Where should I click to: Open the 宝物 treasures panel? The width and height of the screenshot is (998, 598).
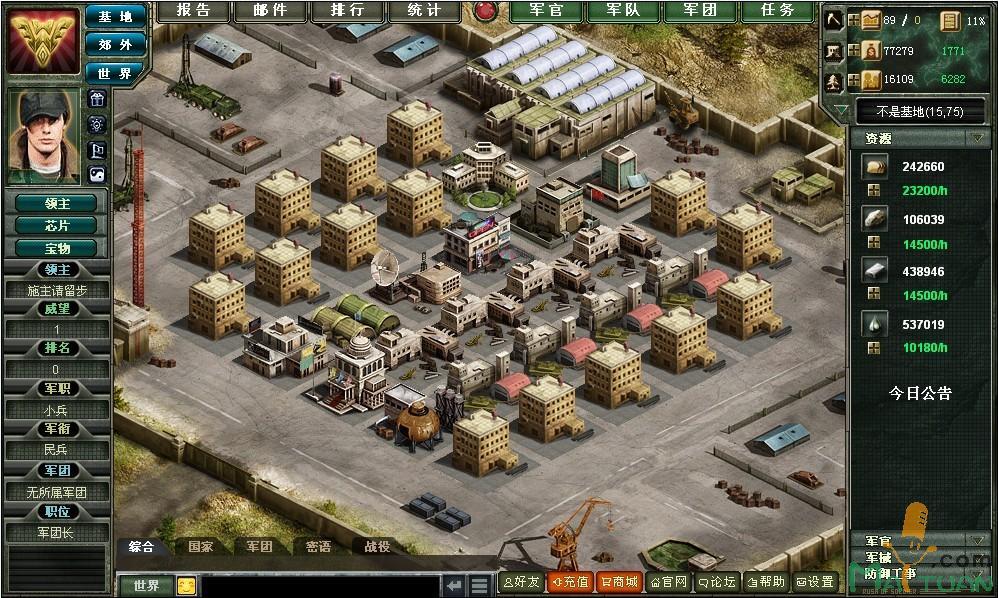(x=57, y=247)
